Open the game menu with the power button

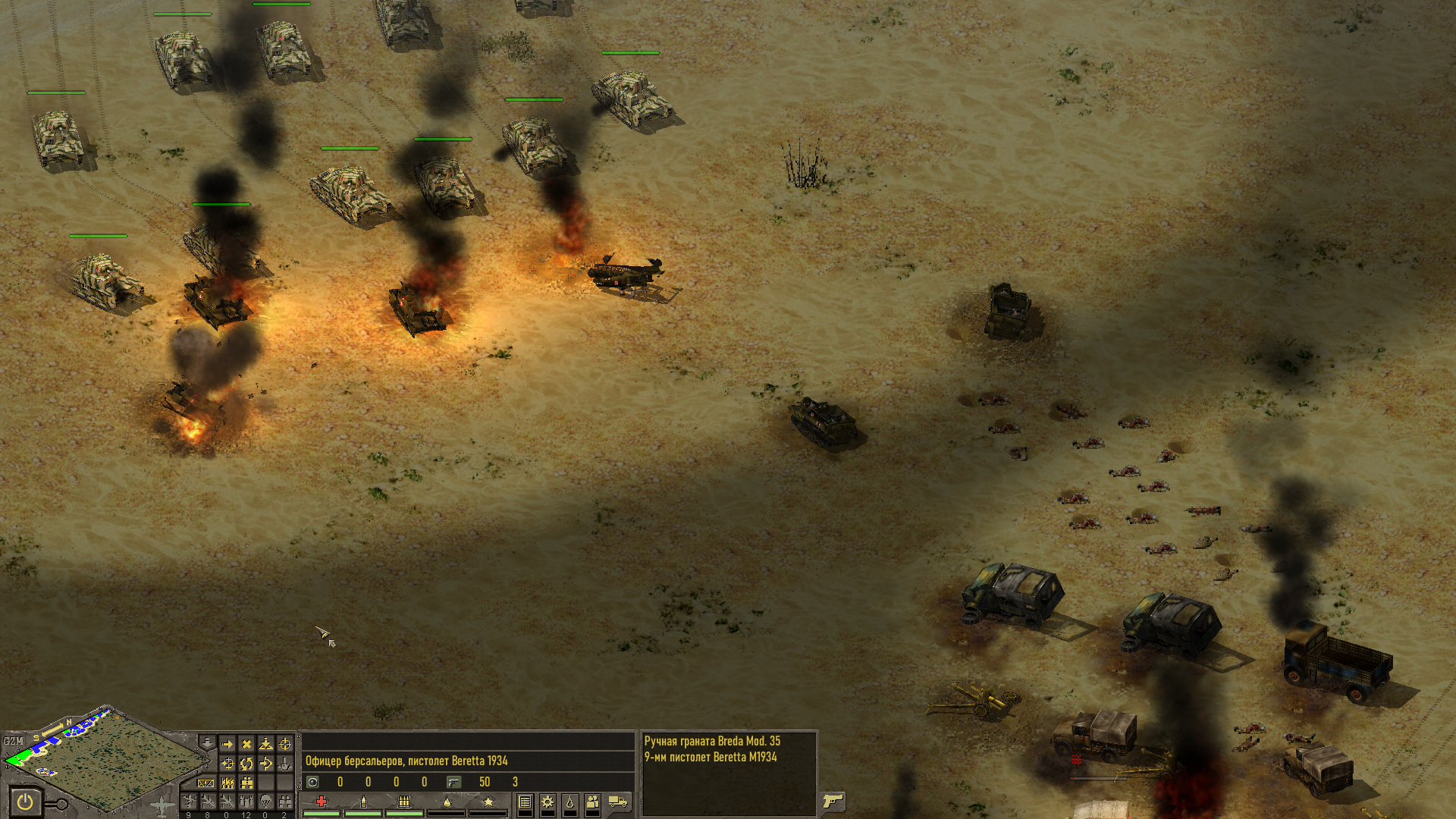tap(25, 802)
